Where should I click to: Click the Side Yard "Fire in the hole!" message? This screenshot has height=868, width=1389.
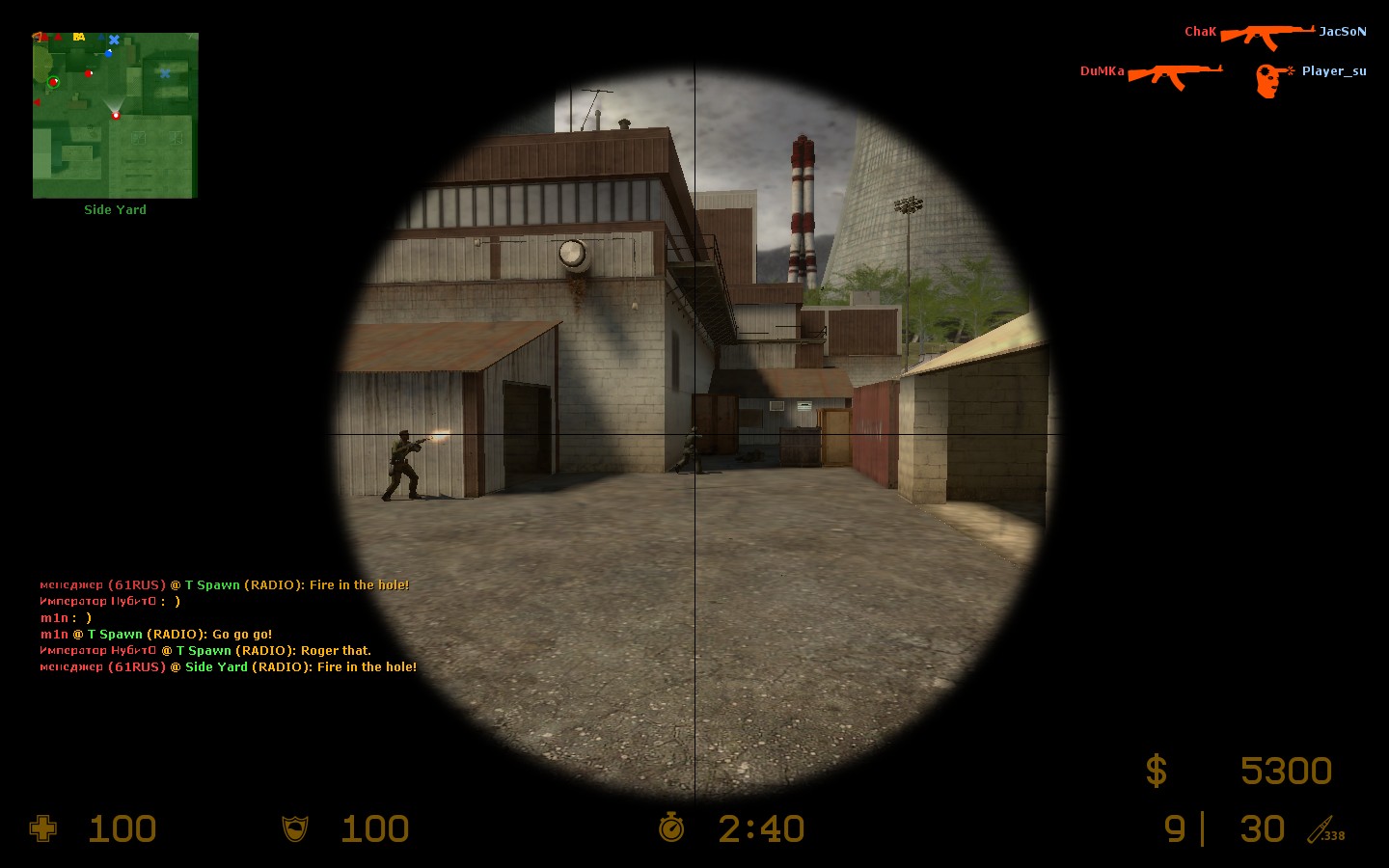[x=228, y=667]
